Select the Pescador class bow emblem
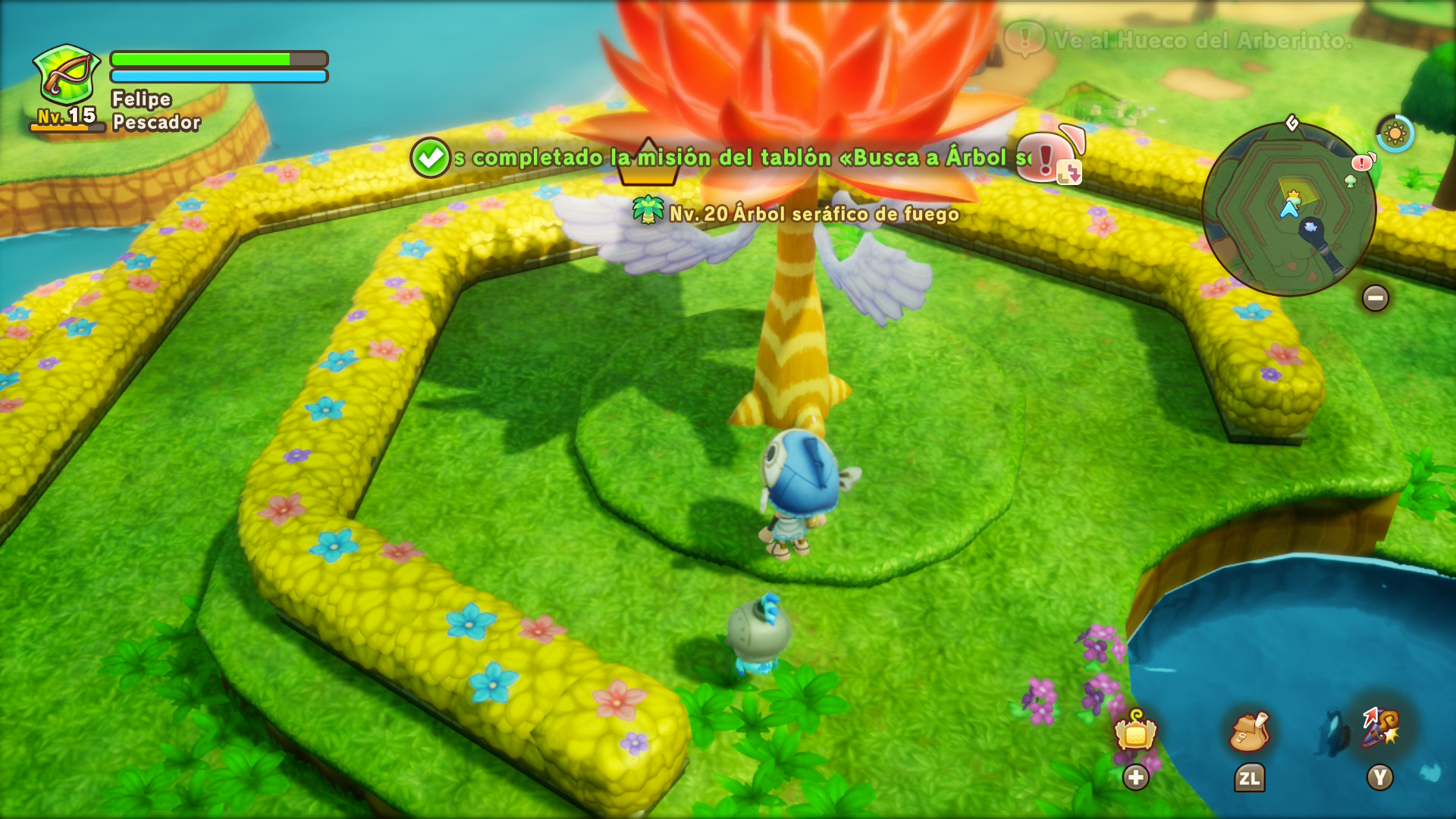This screenshot has width=1456, height=819. pos(67,76)
